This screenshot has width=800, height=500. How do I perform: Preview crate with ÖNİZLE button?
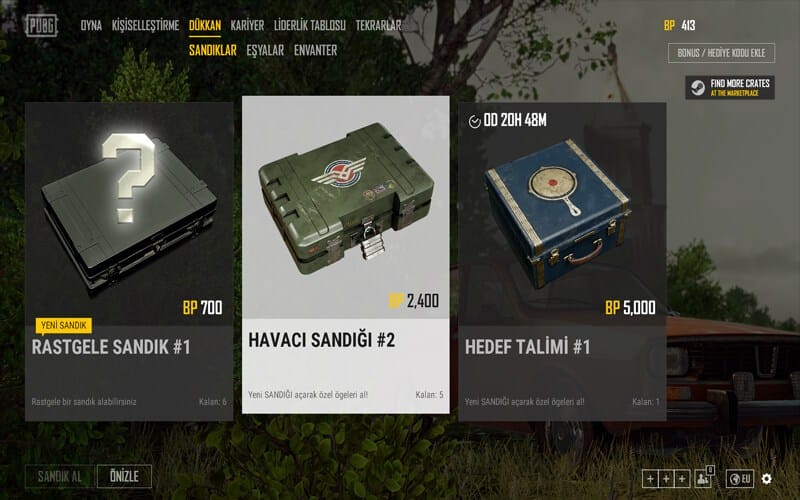124,477
